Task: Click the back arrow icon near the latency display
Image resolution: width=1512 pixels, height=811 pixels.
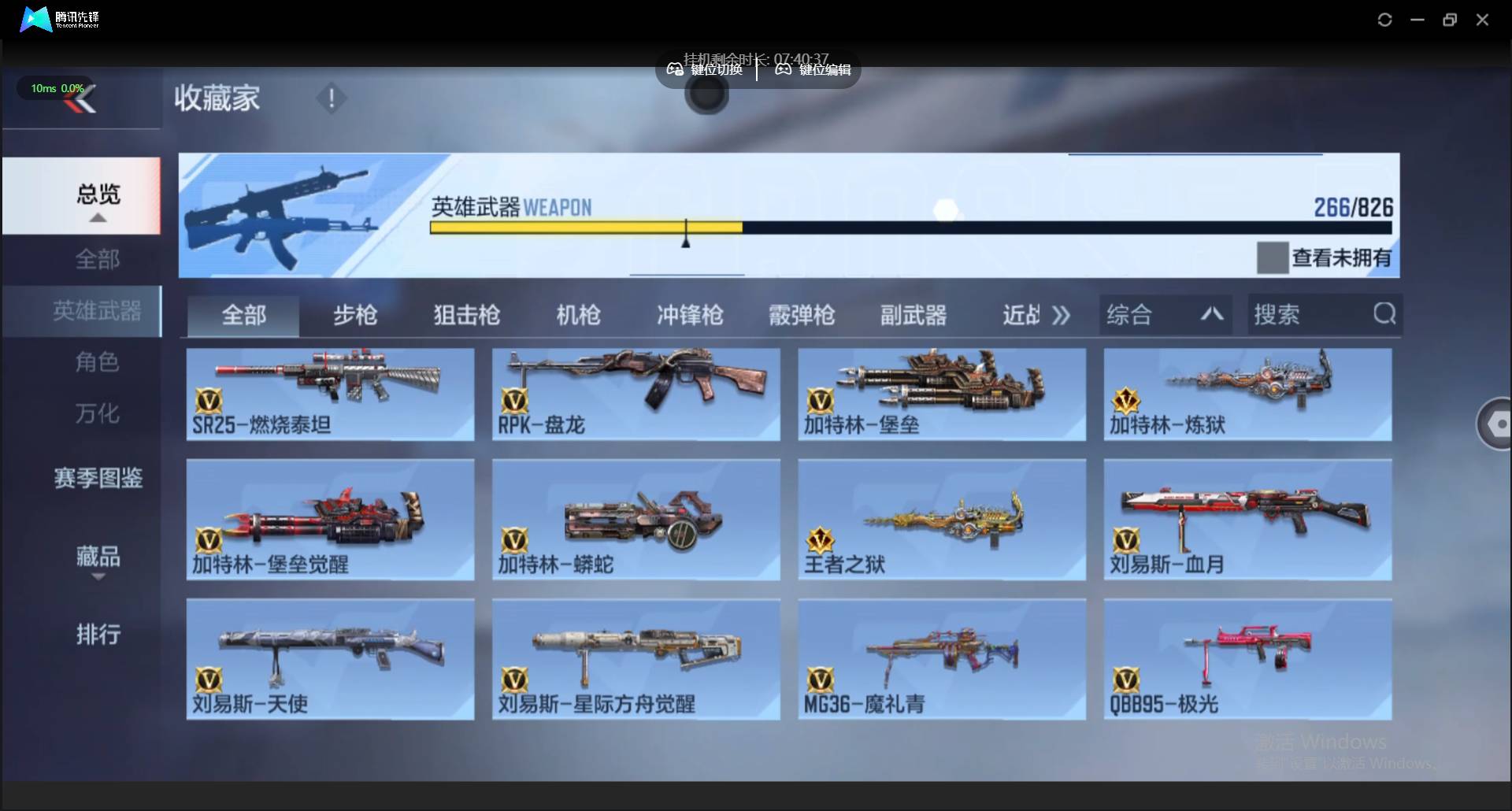Action: tap(82, 98)
